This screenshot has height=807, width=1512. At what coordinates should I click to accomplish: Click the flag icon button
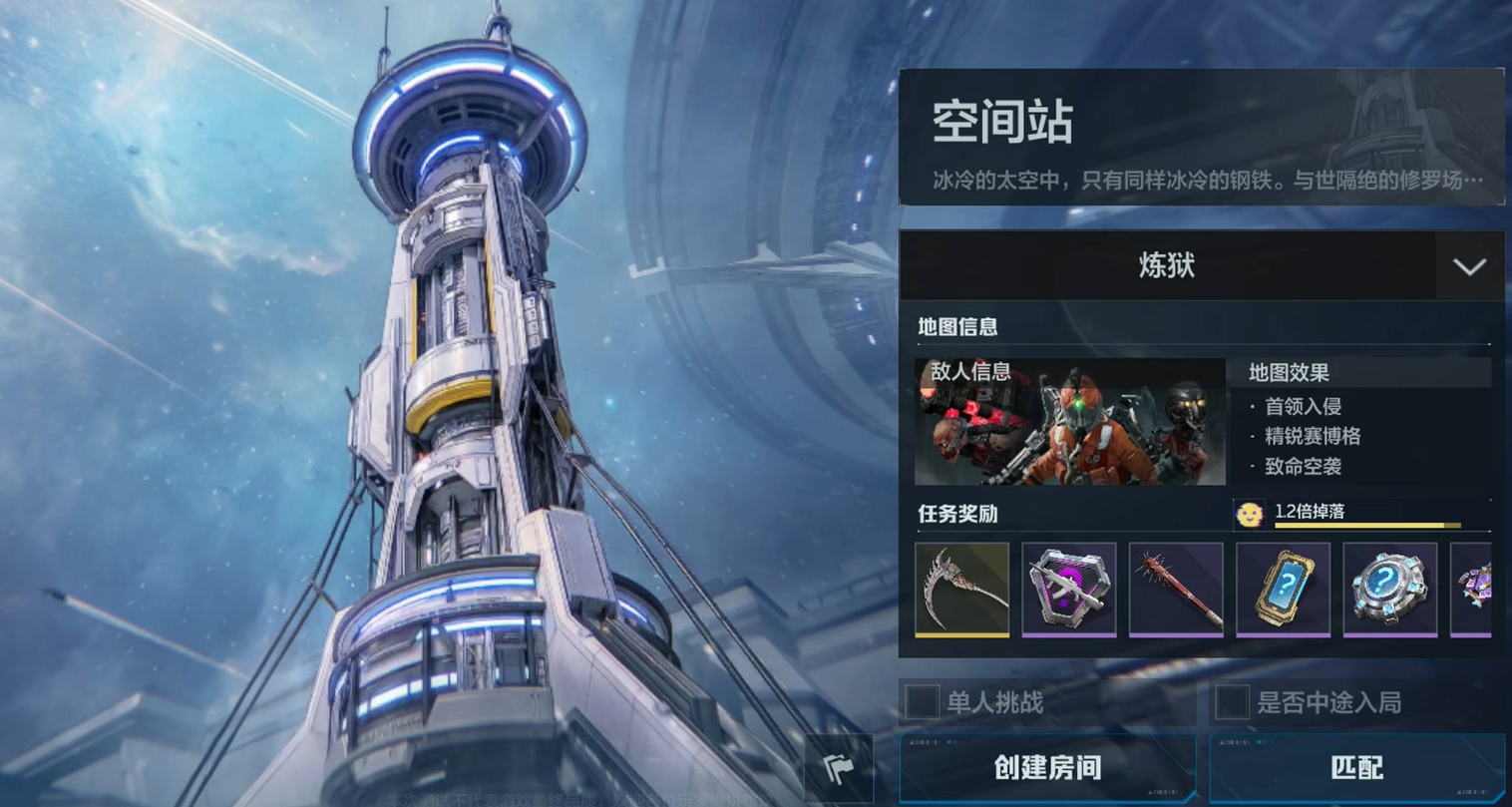click(839, 768)
